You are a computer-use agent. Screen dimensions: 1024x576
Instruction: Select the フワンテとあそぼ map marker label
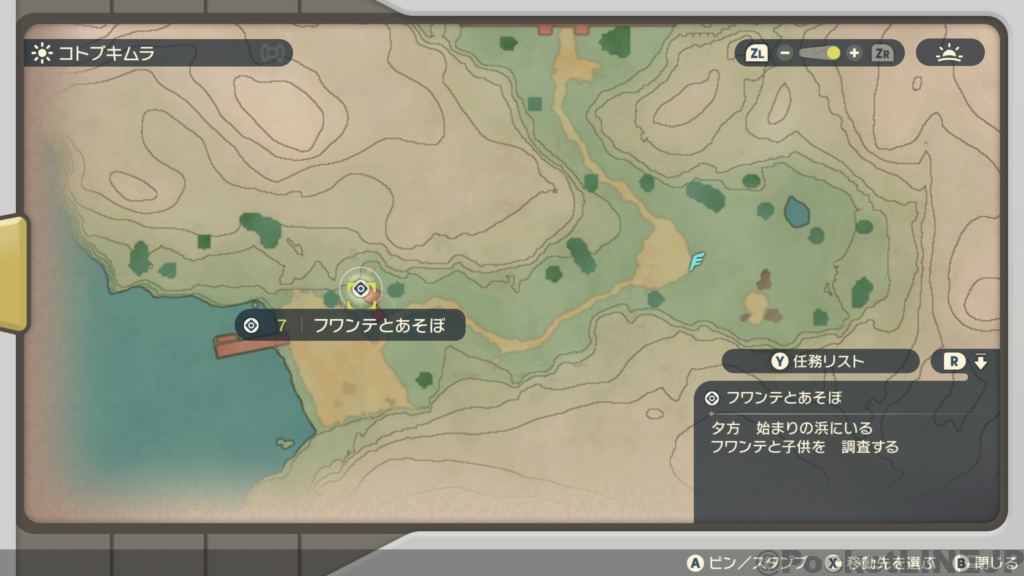pyautogui.click(x=350, y=325)
